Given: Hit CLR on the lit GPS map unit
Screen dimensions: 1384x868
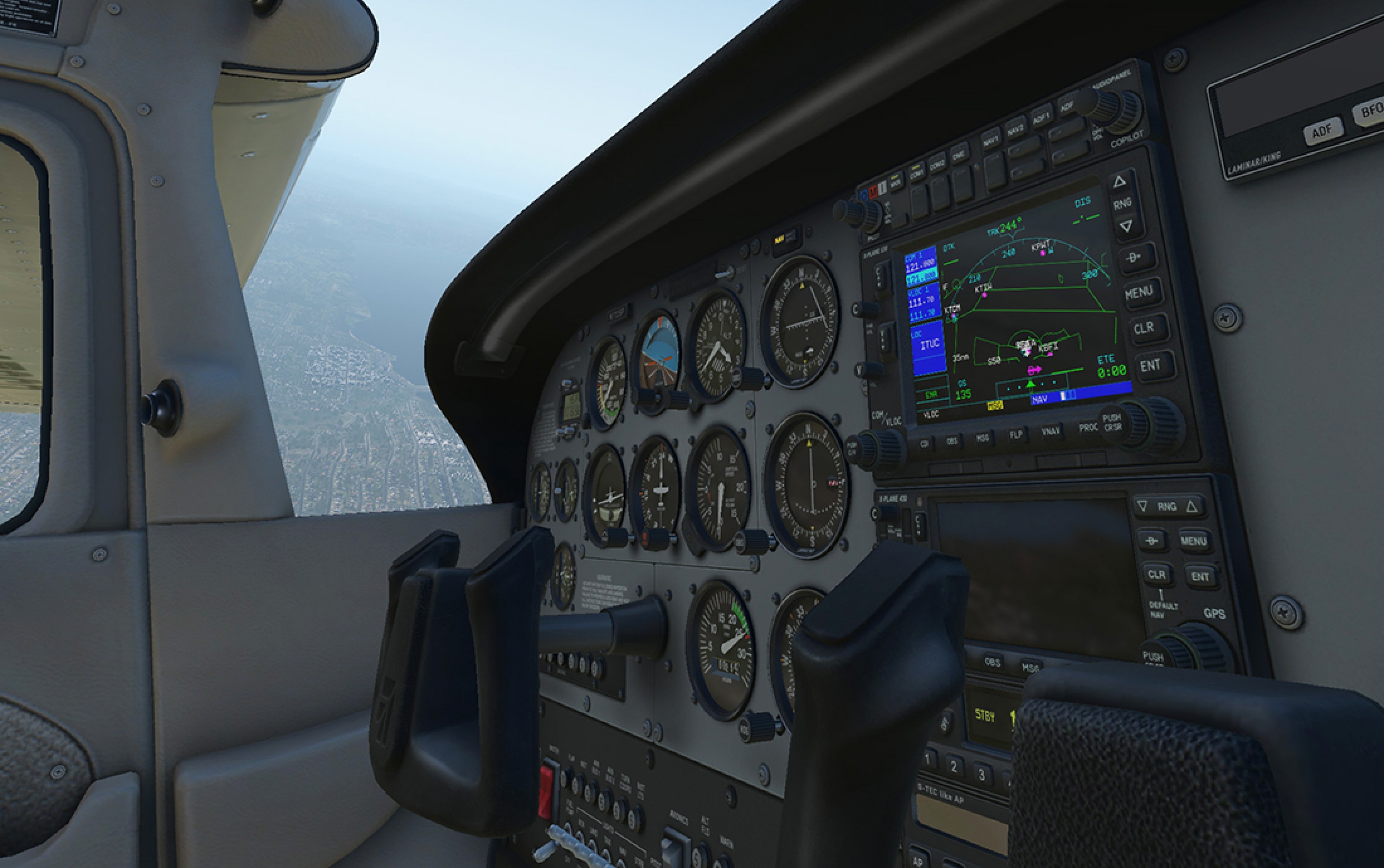Looking at the screenshot, I should coord(1143,328).
